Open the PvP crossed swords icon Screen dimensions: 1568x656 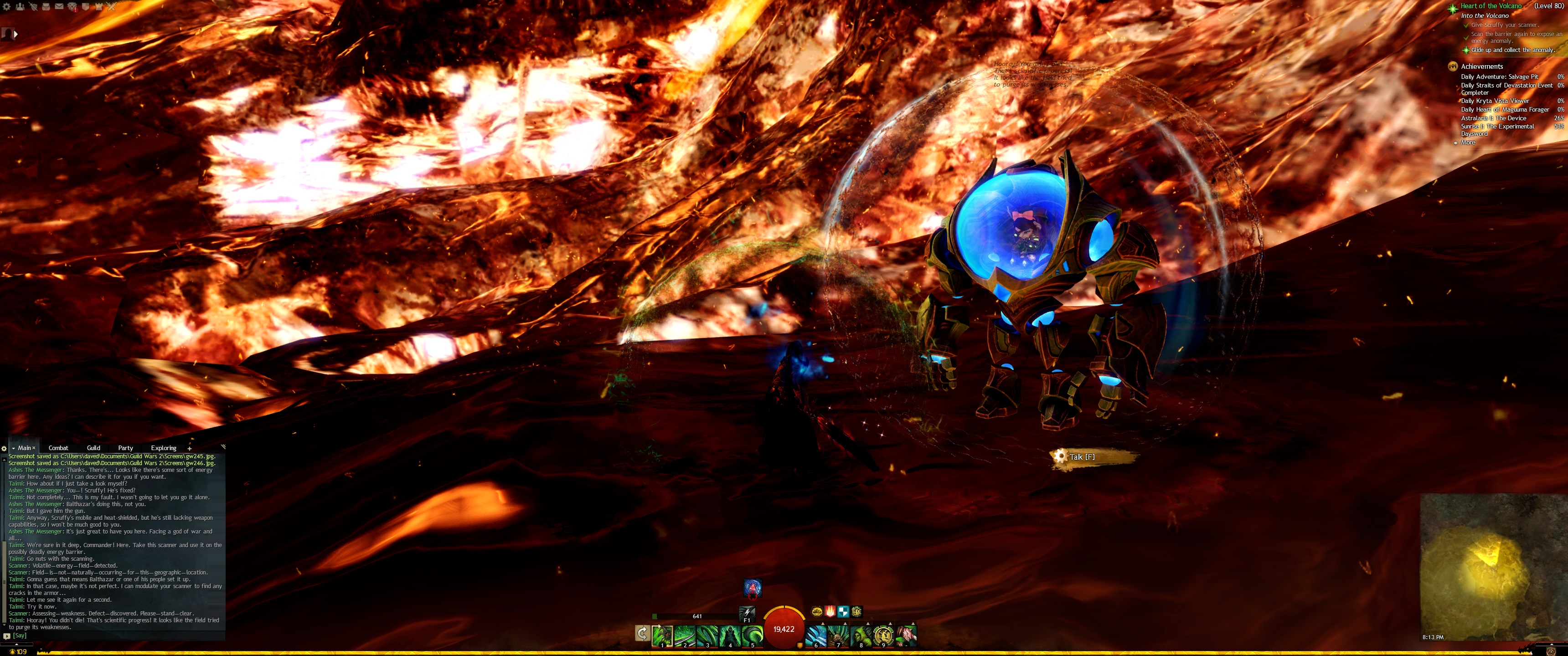coord(111,7)
